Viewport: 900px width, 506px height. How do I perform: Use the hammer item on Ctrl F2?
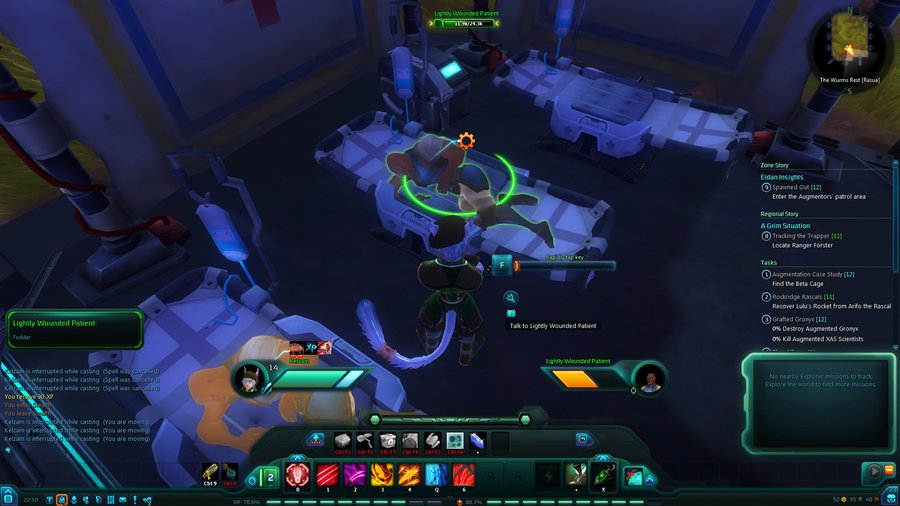364,439
